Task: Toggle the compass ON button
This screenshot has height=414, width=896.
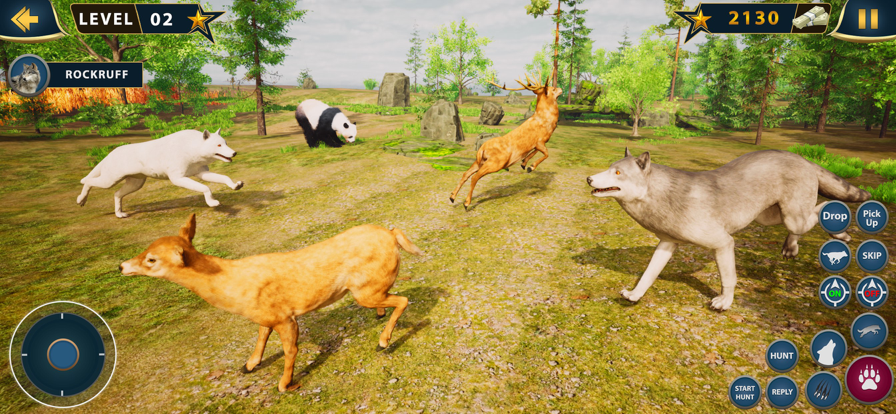Action: point(834,292)
